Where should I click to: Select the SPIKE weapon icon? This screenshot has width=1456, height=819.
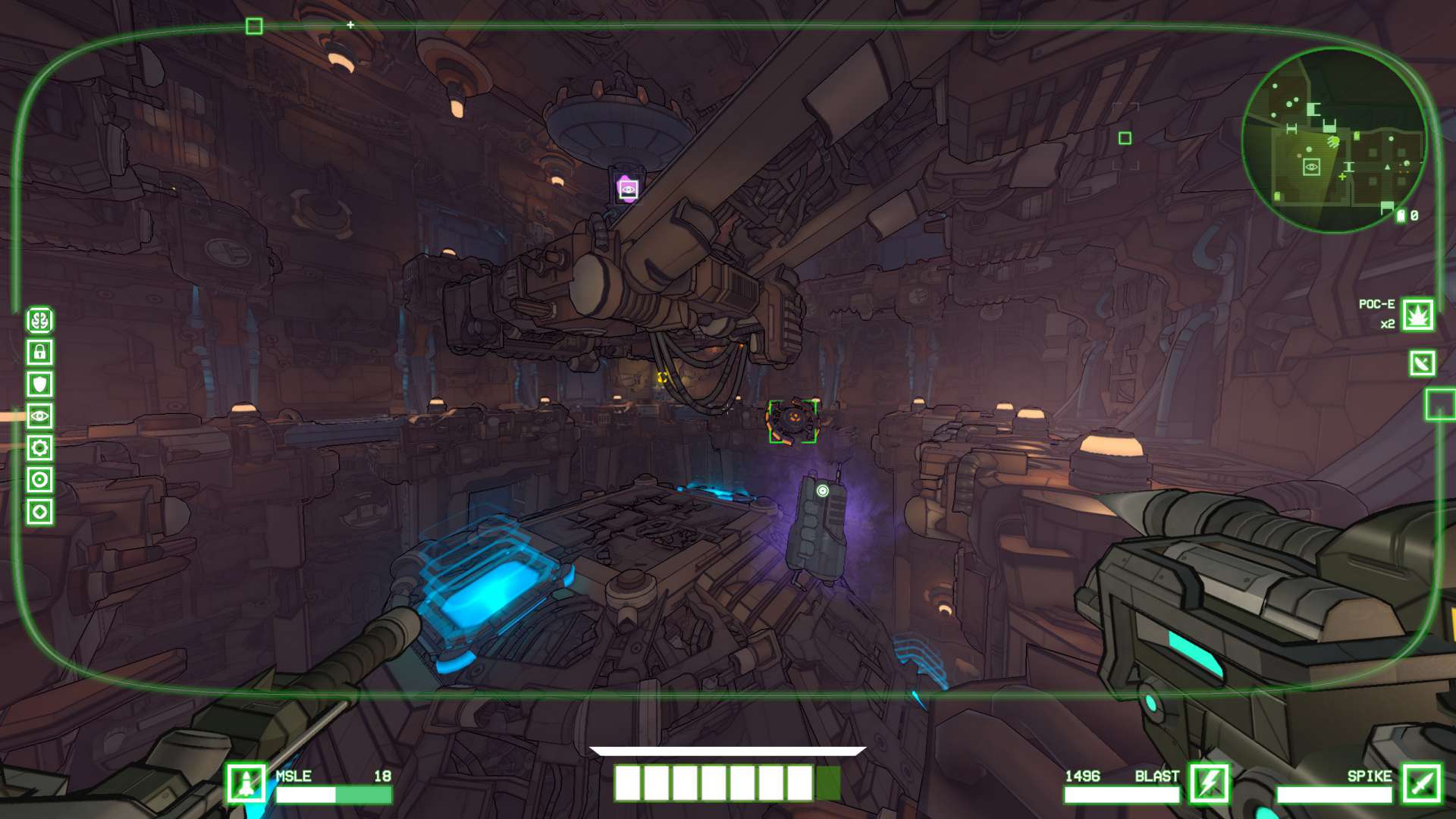pyautogui.click(x=1421, y=783)
